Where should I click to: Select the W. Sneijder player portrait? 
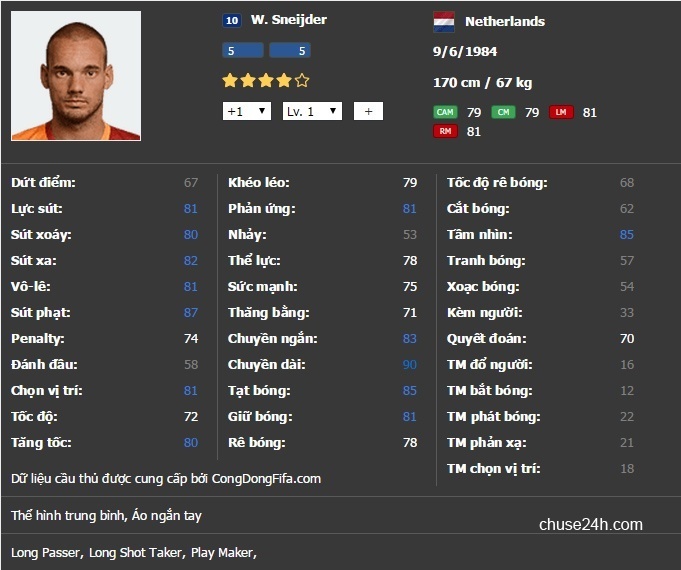click(x=76, y=76)
